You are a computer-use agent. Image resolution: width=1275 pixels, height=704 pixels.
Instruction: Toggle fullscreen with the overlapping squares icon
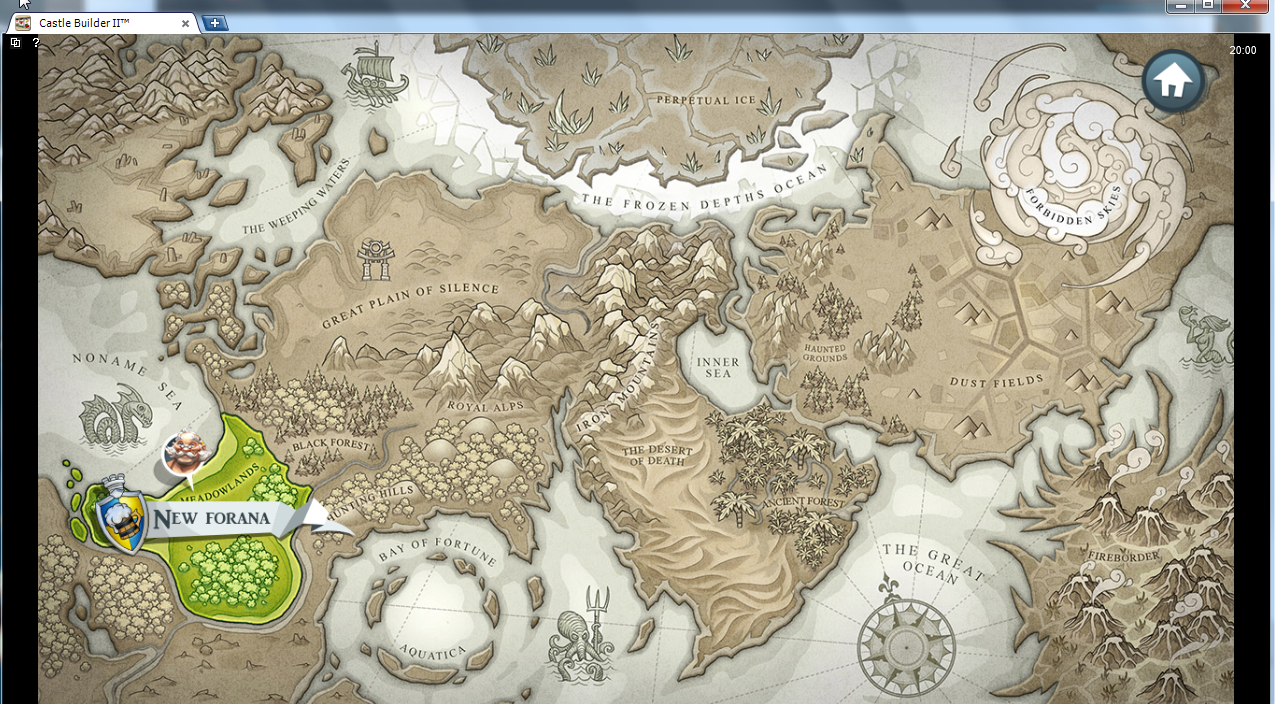coord(15,43)
